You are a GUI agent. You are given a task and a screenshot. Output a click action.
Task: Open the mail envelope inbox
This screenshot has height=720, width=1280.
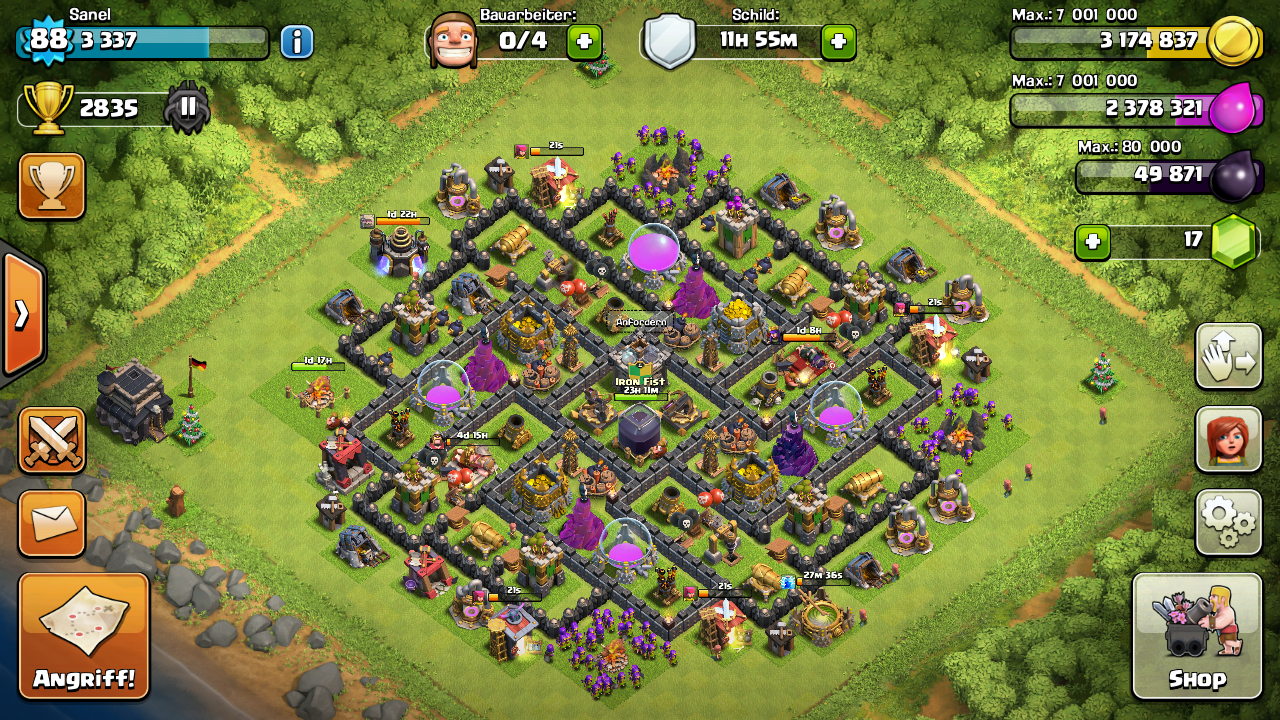tap(52, 521)
